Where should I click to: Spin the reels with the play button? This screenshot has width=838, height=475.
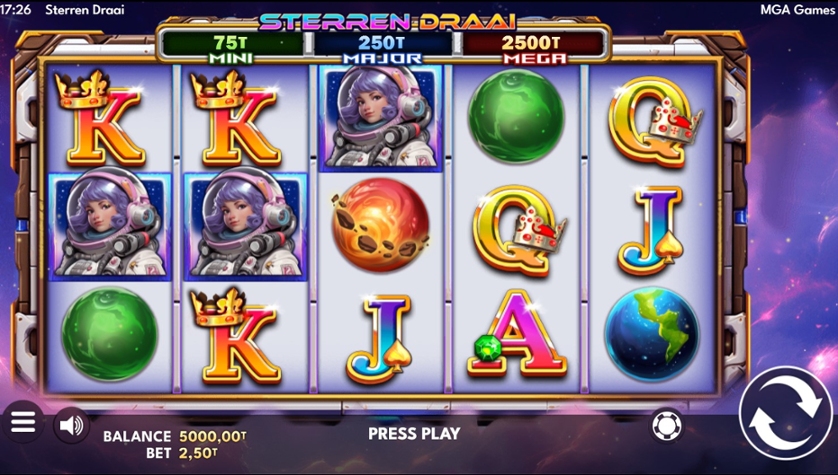click(785, 415)
